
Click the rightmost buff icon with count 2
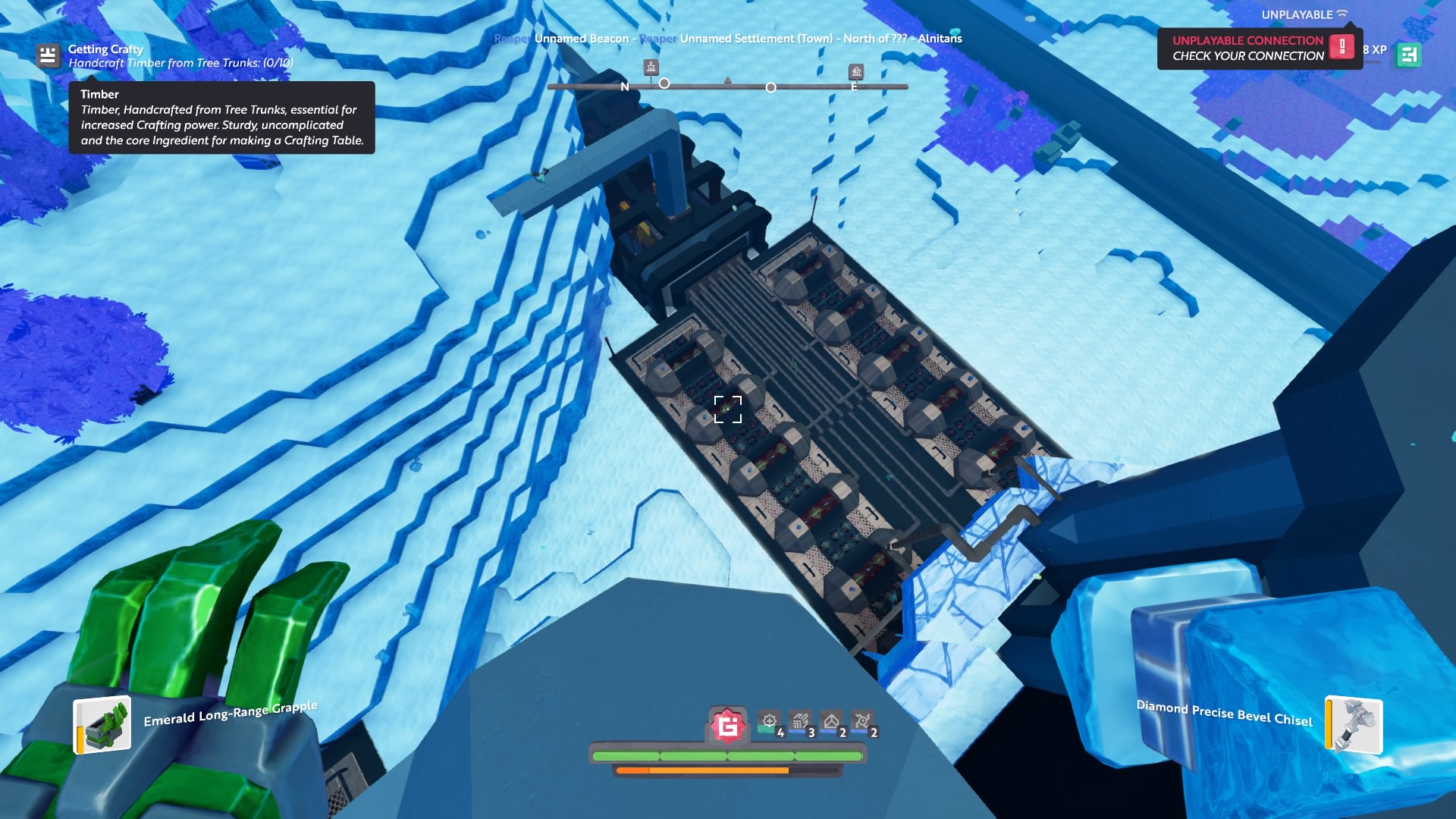[863, 721]
